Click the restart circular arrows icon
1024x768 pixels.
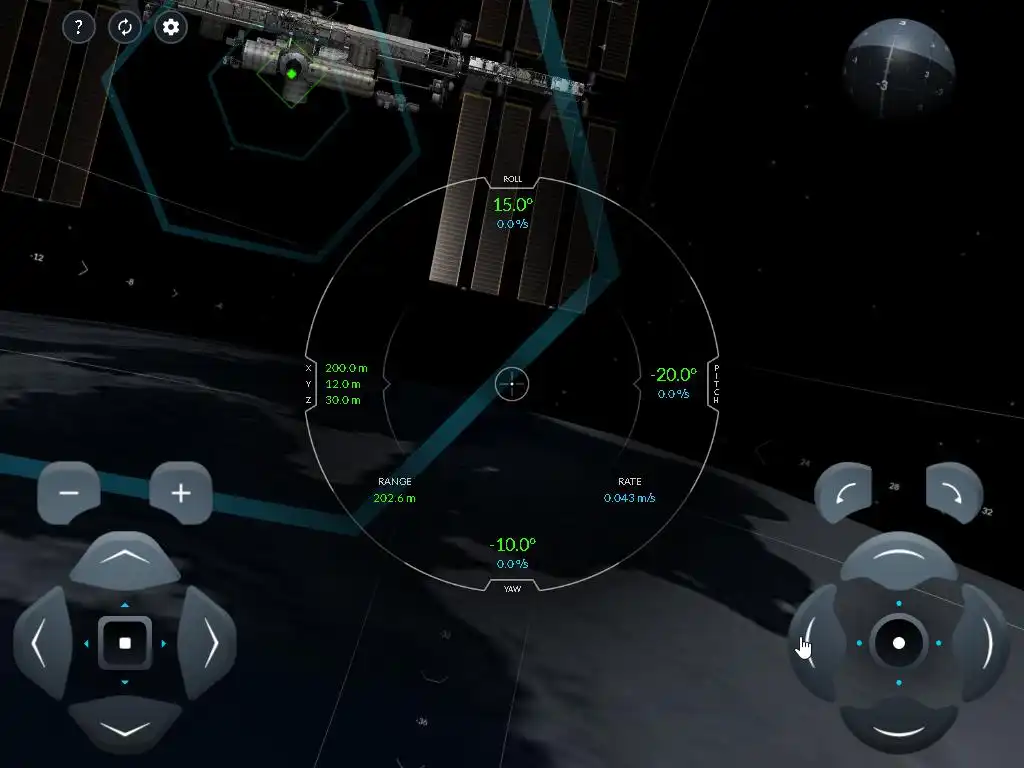(125, 27)
